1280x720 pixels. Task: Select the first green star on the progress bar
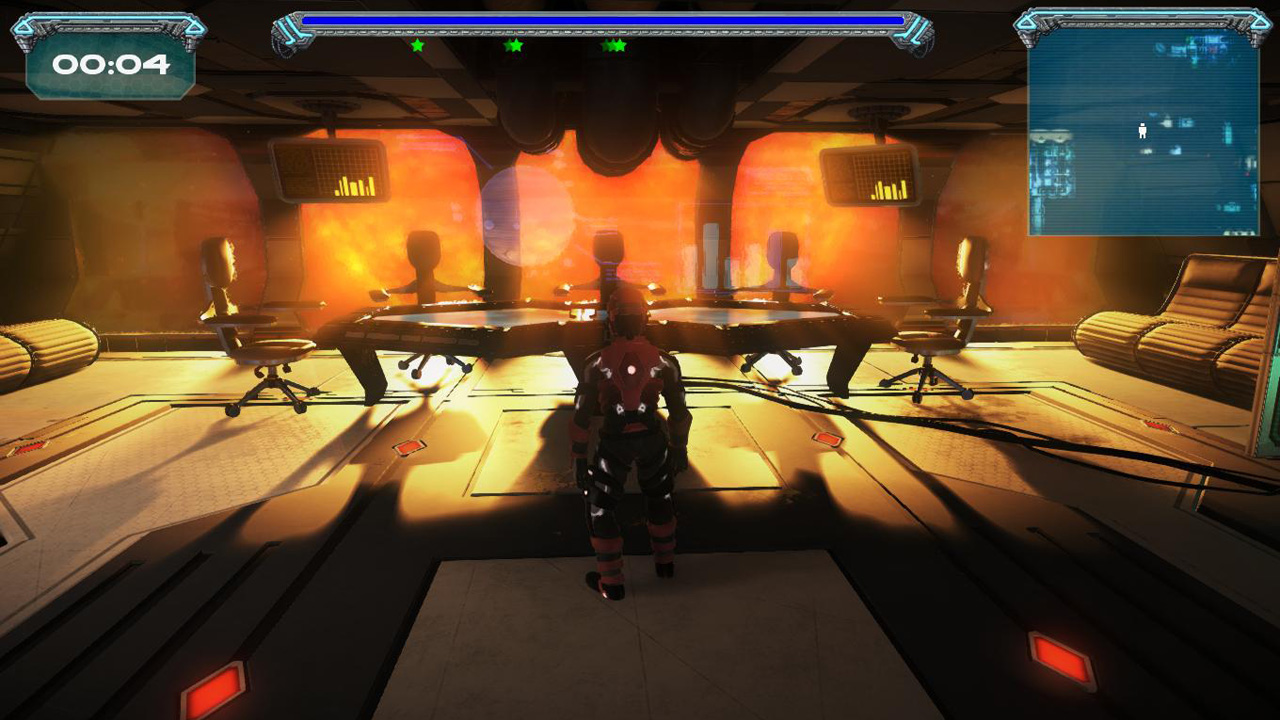point(420,45)
